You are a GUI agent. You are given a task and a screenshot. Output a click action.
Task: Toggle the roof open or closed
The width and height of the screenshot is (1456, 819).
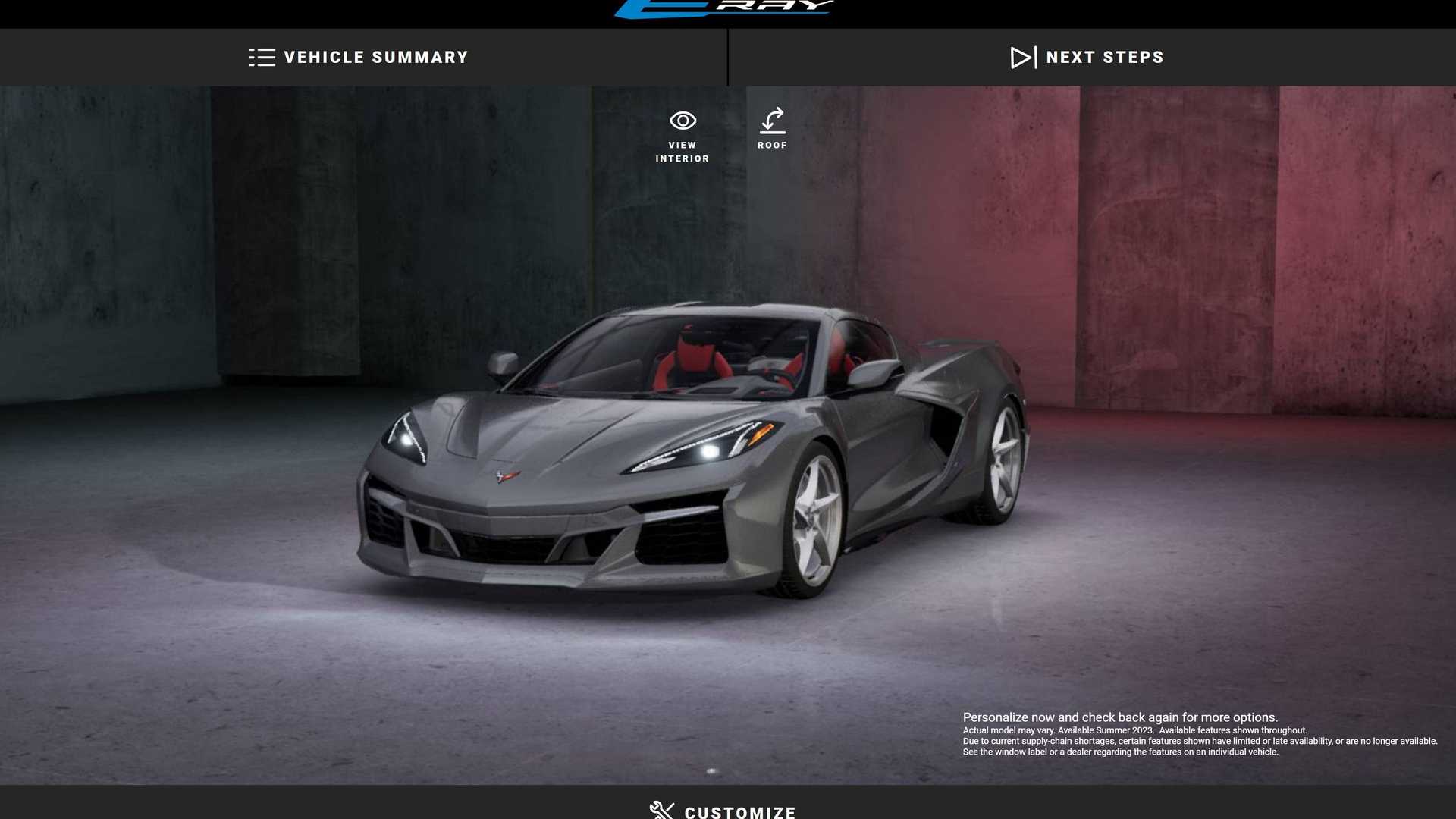point(772,129)
